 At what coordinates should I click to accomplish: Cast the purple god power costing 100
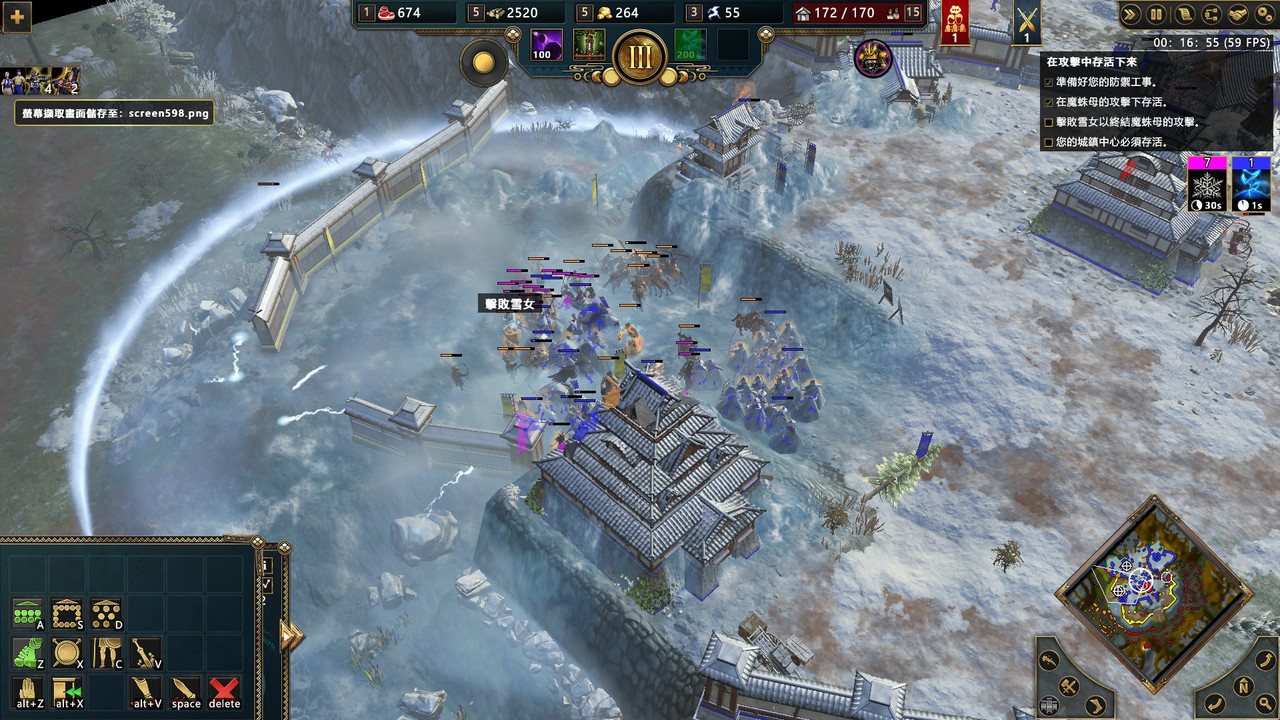[x=546, y=45]
